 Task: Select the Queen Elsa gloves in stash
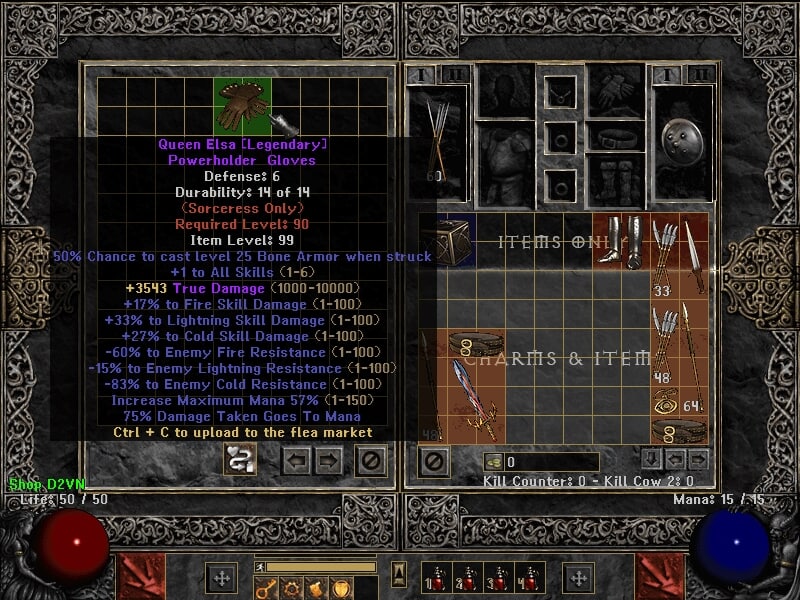[241, 103]
